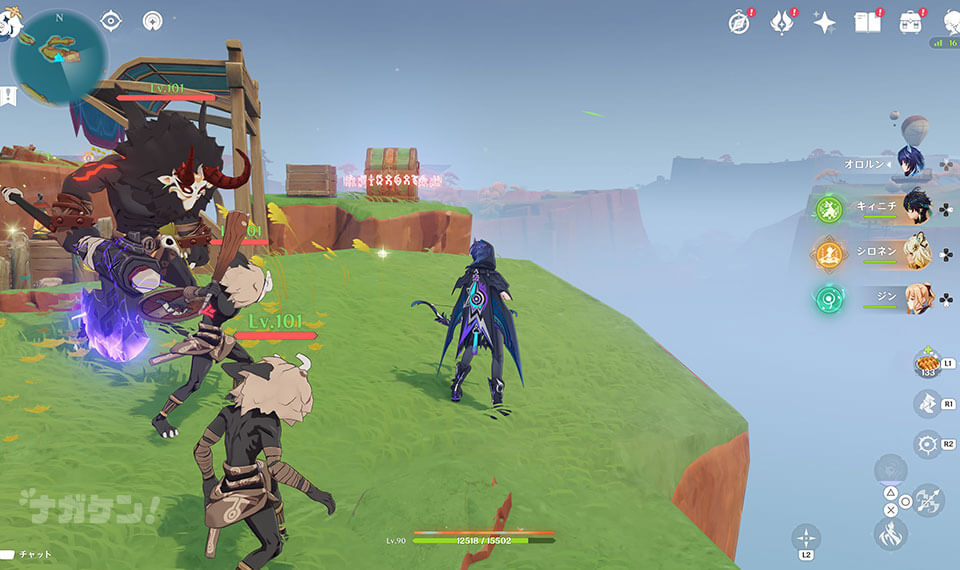Open the four-point star wish icon
Screen dimensions: 960x570
[824, 22]
